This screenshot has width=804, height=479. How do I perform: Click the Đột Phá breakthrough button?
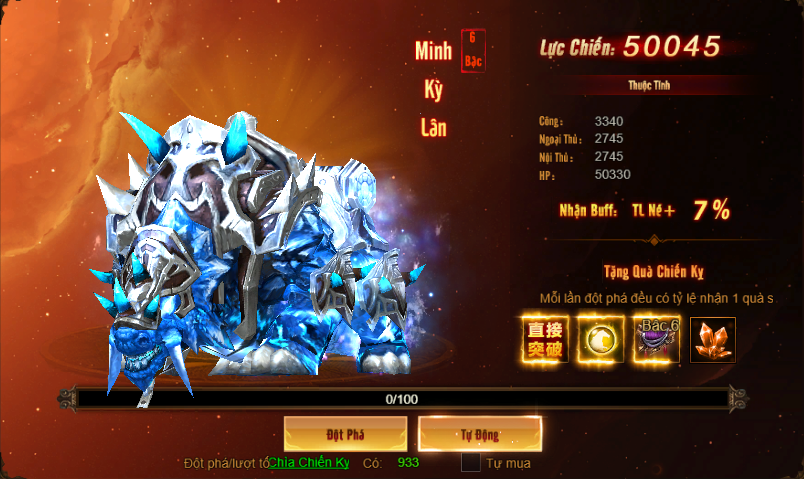coord(345,435)
